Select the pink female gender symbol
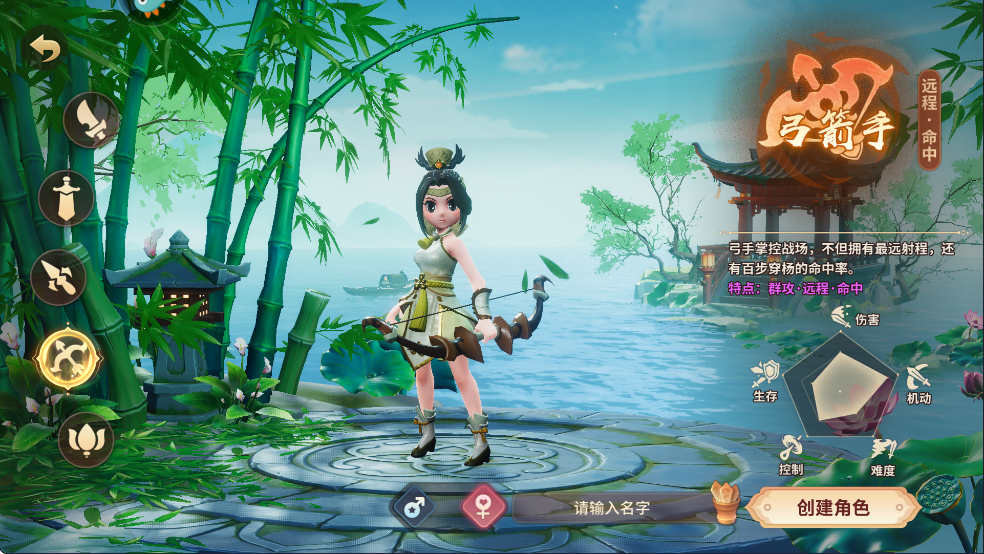Image resolution: width=984 pixels, height=554 pixels. click(484, 507)
